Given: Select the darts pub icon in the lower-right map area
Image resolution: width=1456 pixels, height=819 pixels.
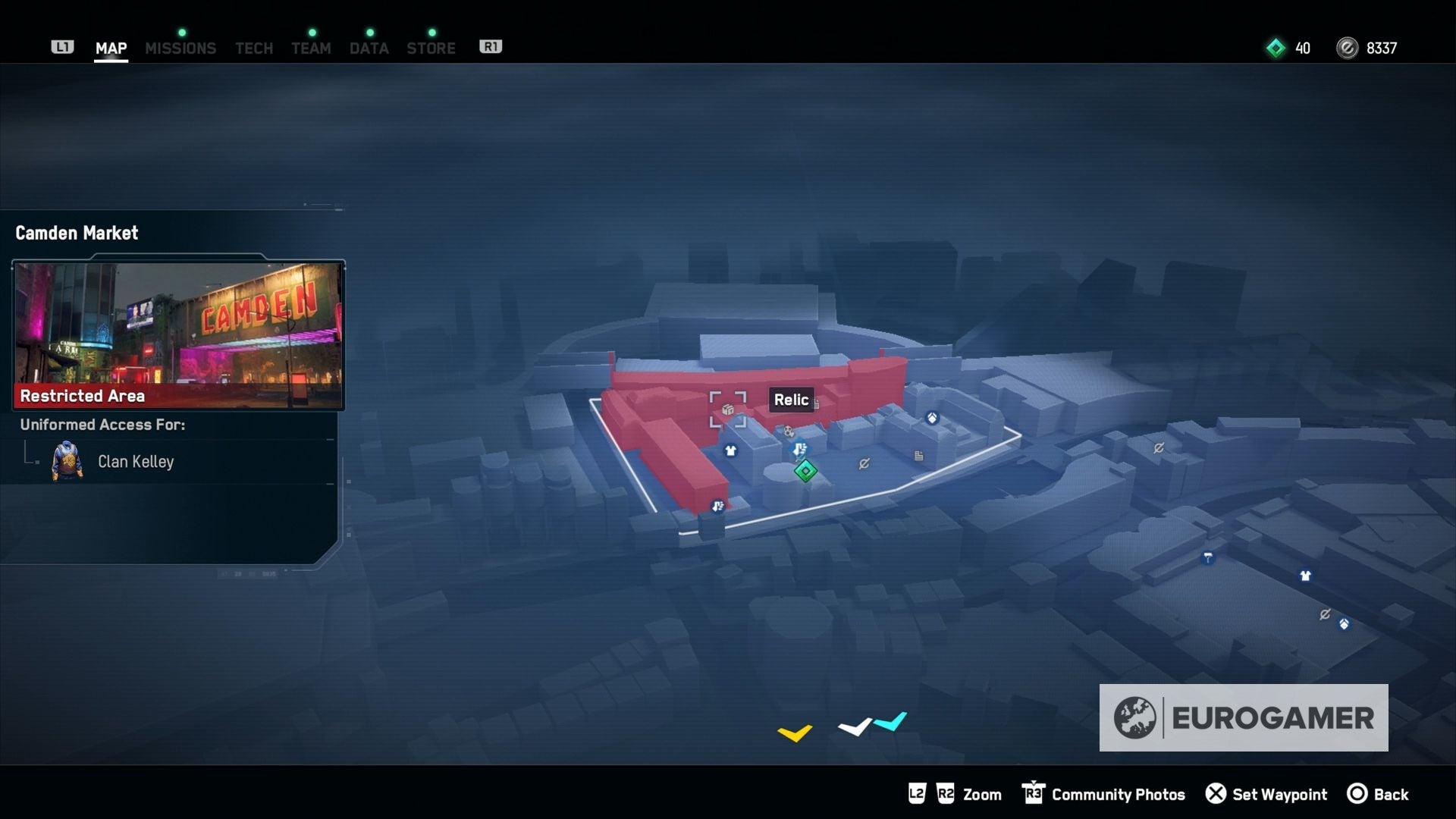Looking at the screenshot, I should coord(1208,557).
